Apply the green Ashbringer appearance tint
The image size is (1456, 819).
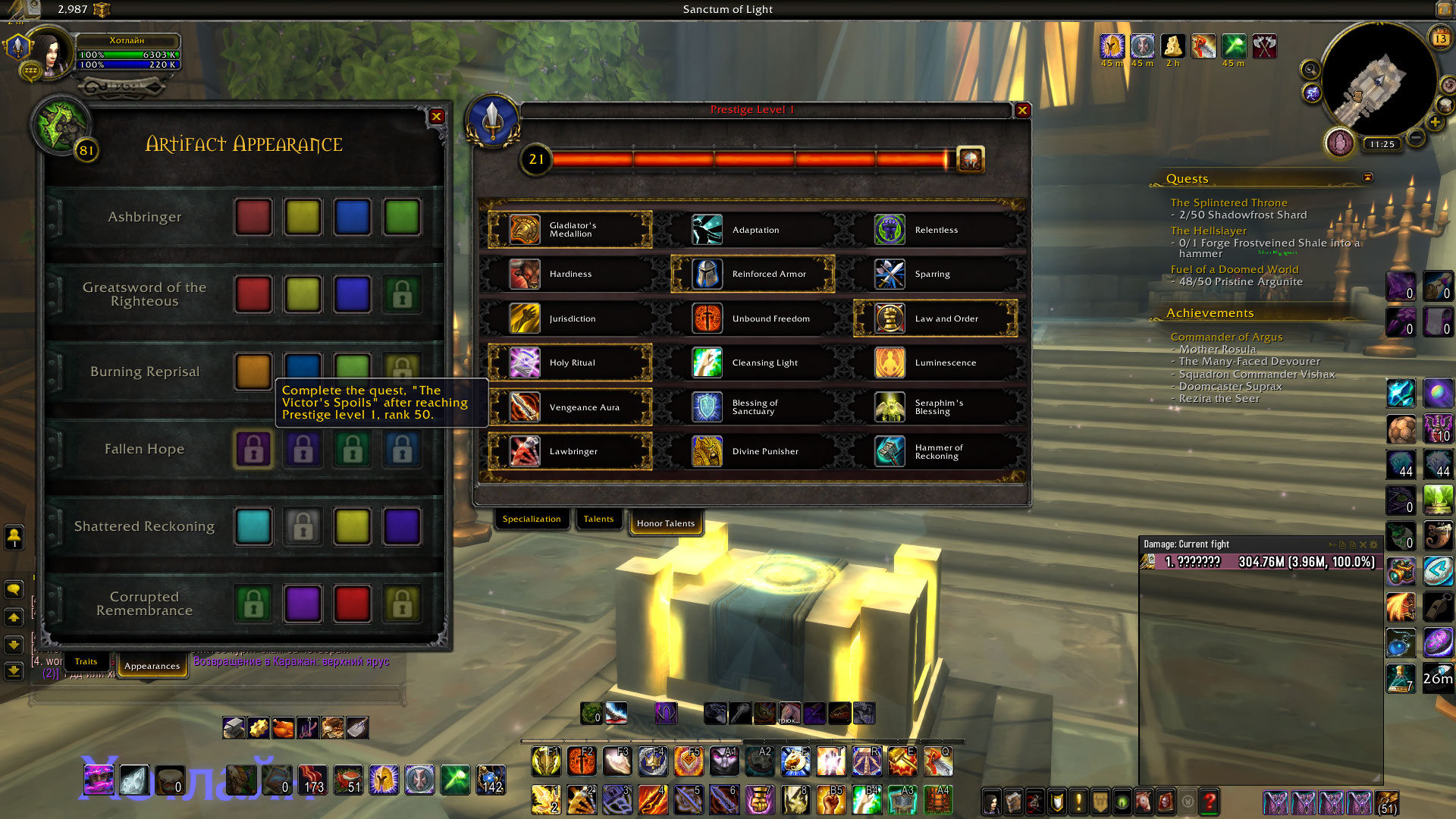pos(402,218)
